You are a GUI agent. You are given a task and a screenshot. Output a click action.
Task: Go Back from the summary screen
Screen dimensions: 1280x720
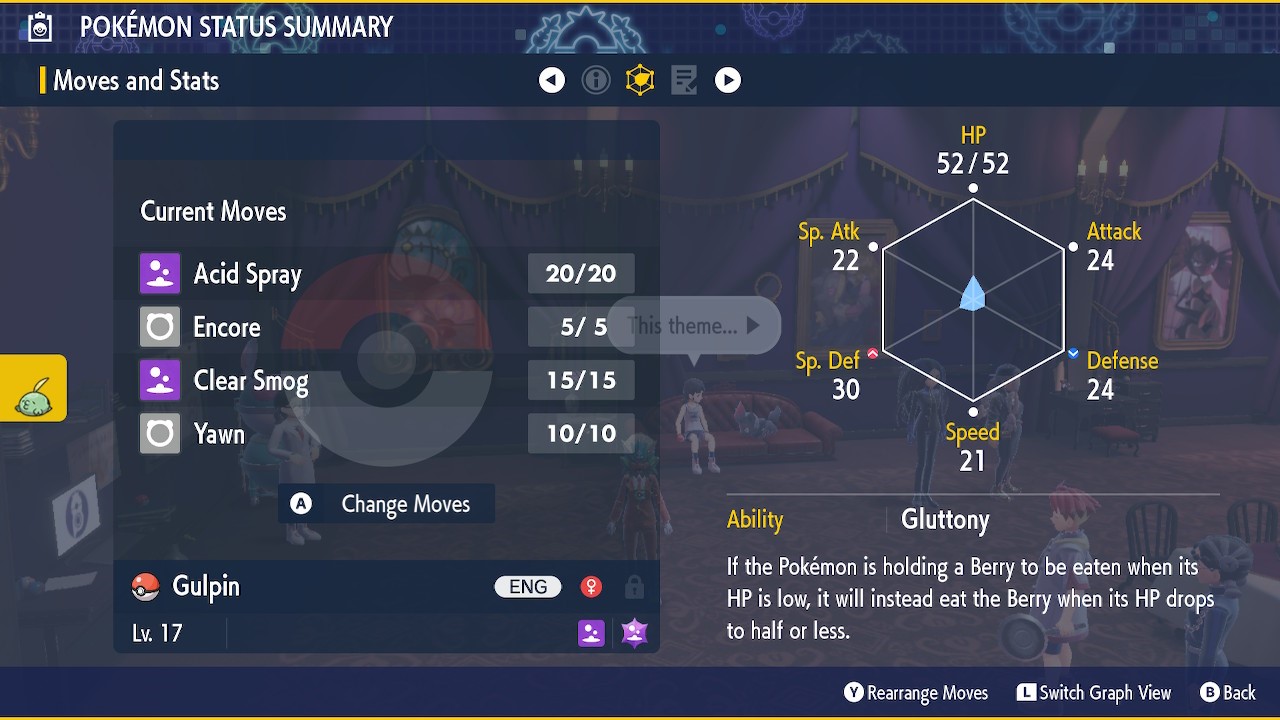1227,693
